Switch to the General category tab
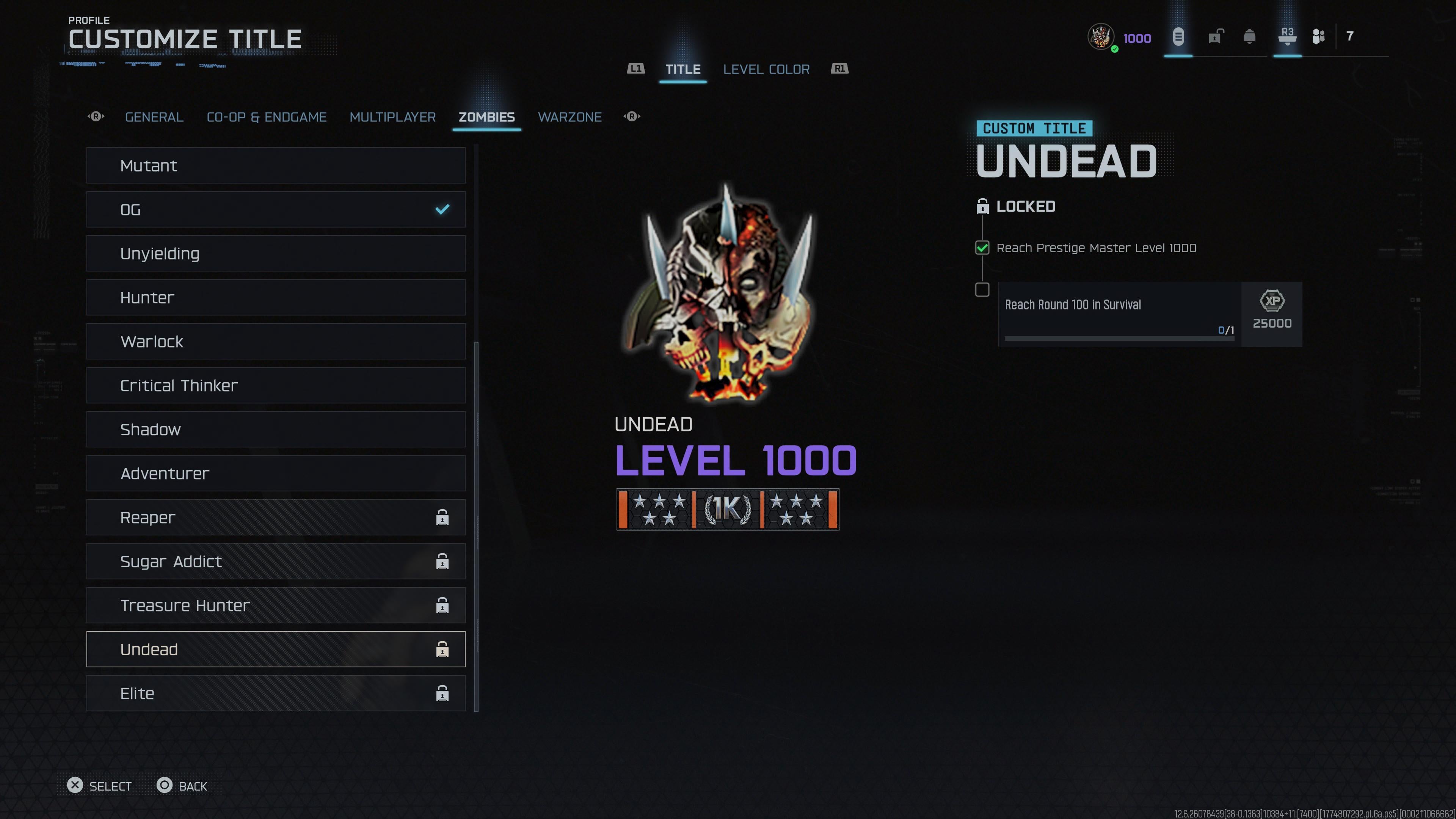The height and width of the screenshot is (819, 1456). (154, 117)
